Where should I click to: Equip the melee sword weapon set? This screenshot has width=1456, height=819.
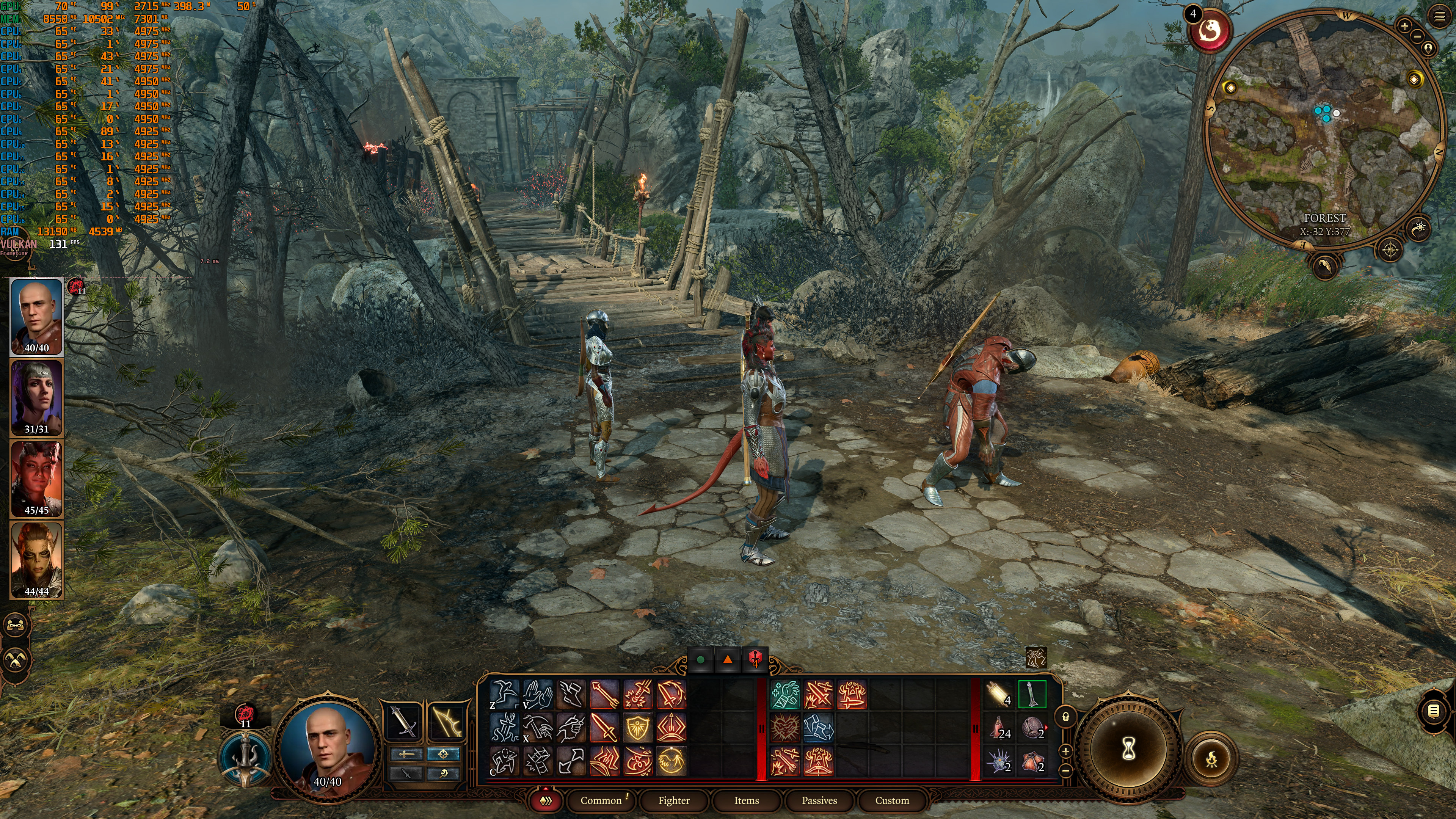403,721
